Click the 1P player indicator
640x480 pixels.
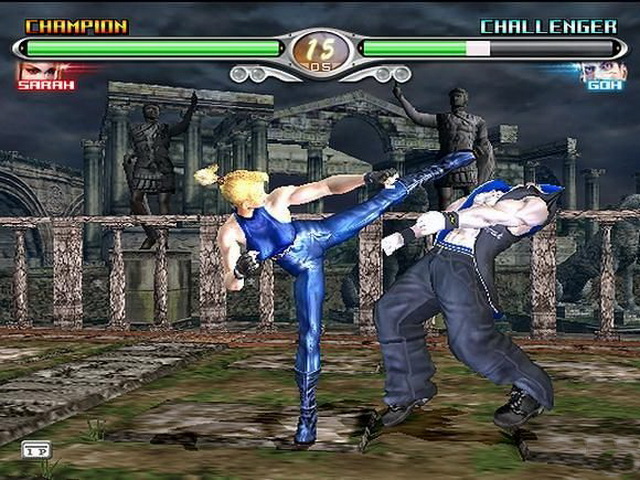click(x=34, y=450)
